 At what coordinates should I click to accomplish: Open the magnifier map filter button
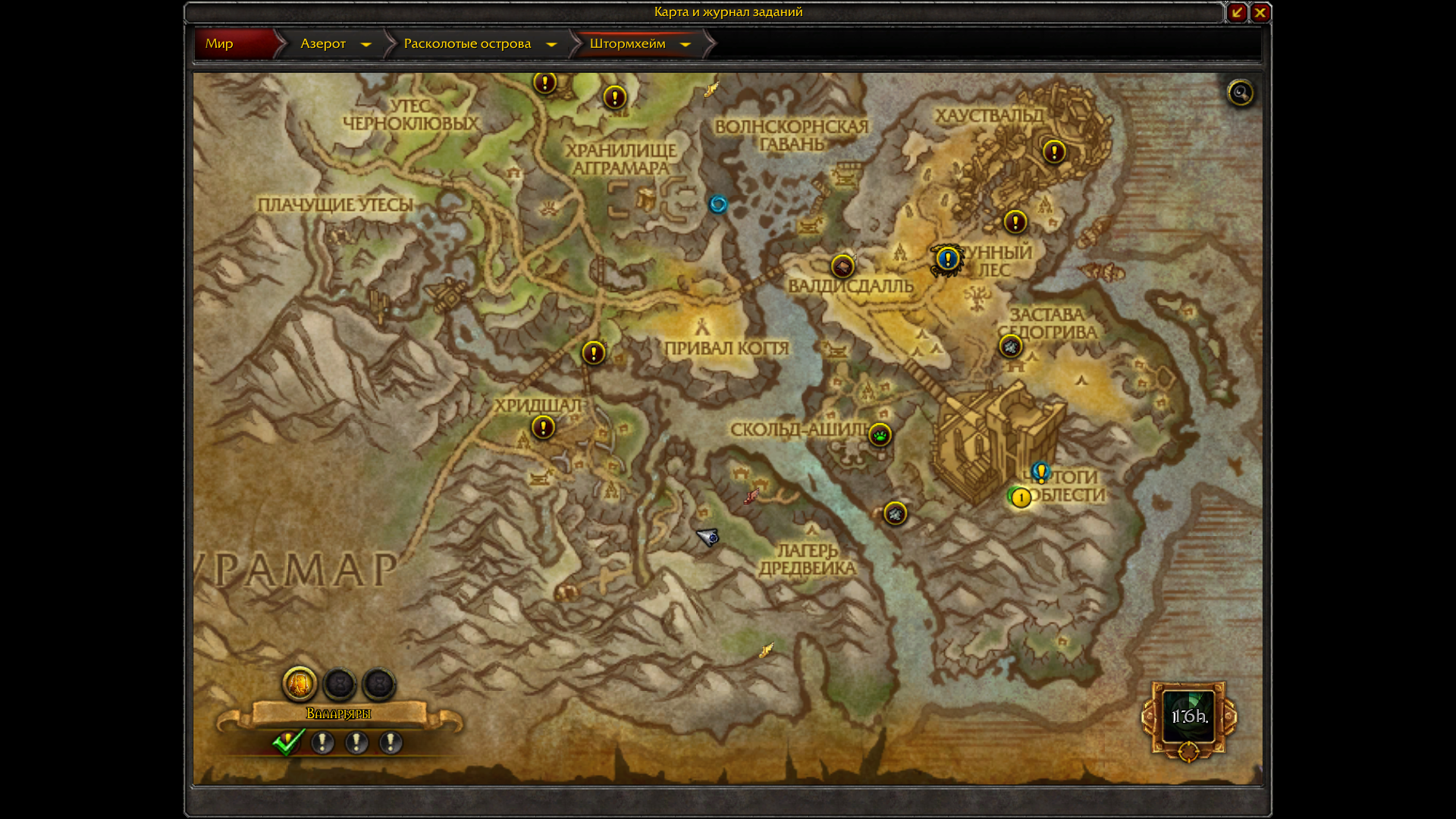pyautogui.click(x=1241, y=93)
